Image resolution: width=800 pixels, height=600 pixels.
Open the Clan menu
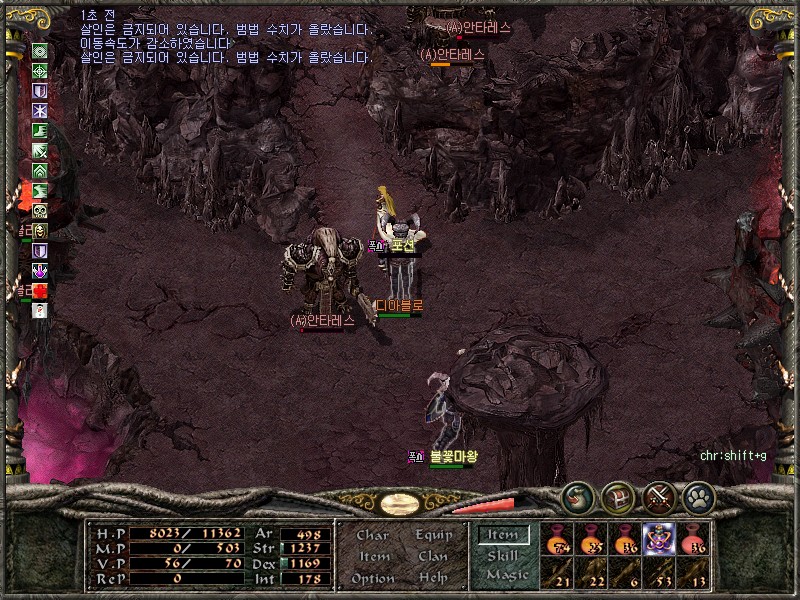pyautogui.click(x=432, y=557)
